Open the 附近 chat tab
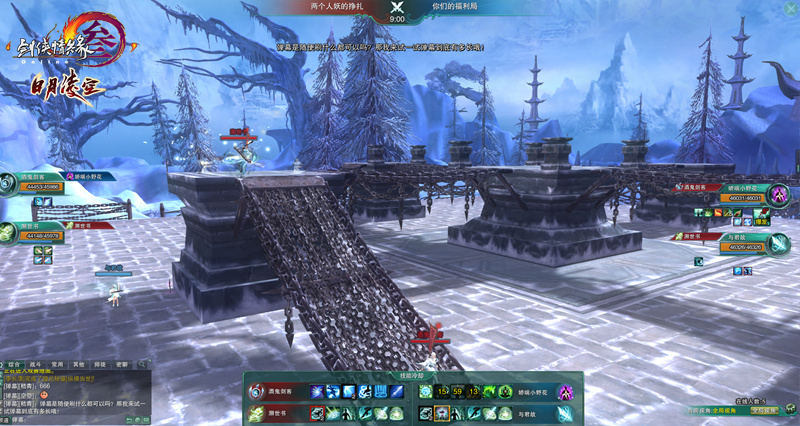This screenshot has width=800, height=426. pyautogui.click(x=100, y=365)
